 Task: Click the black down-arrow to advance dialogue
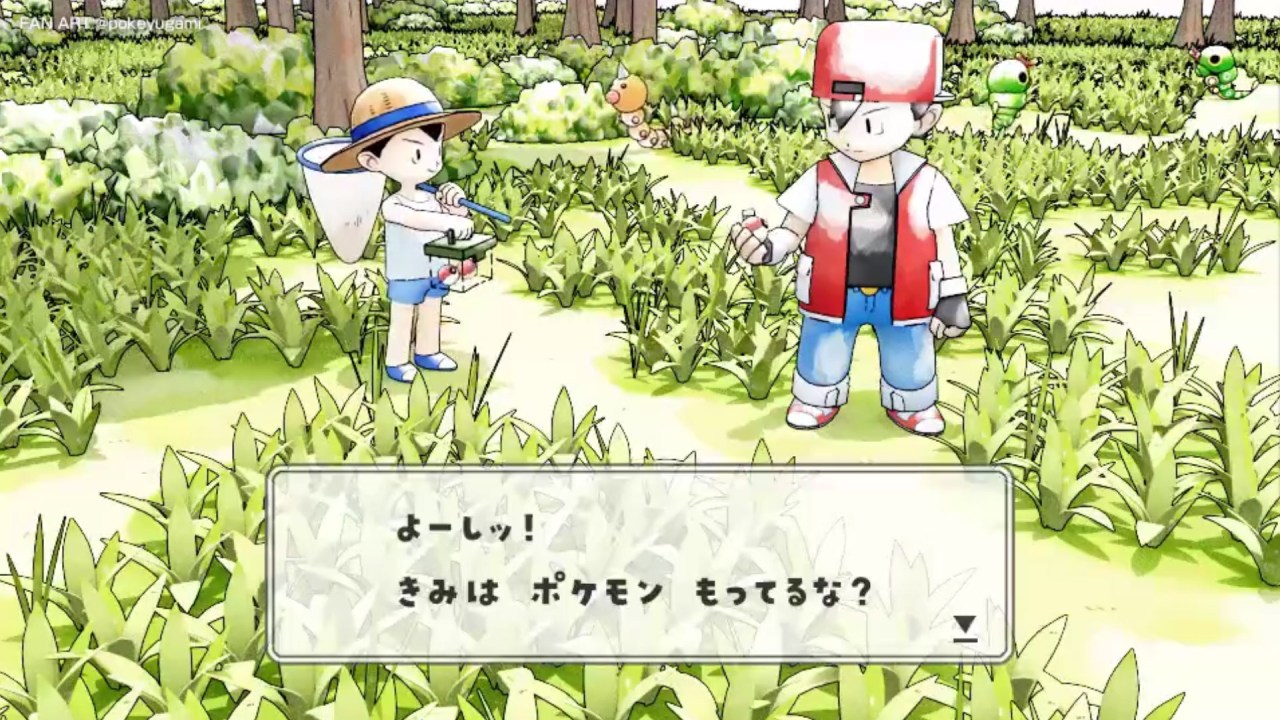[x=964, y=624]
